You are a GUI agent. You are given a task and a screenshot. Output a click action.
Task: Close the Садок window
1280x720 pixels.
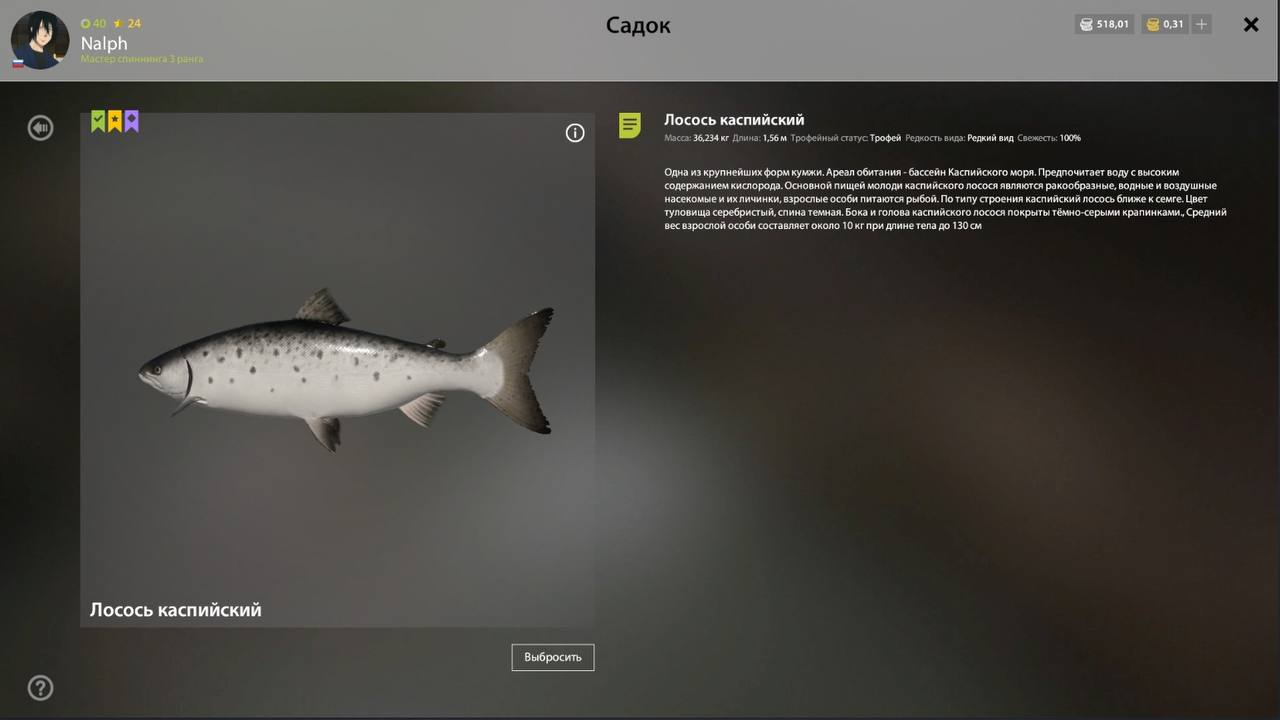click(1250, 25)
